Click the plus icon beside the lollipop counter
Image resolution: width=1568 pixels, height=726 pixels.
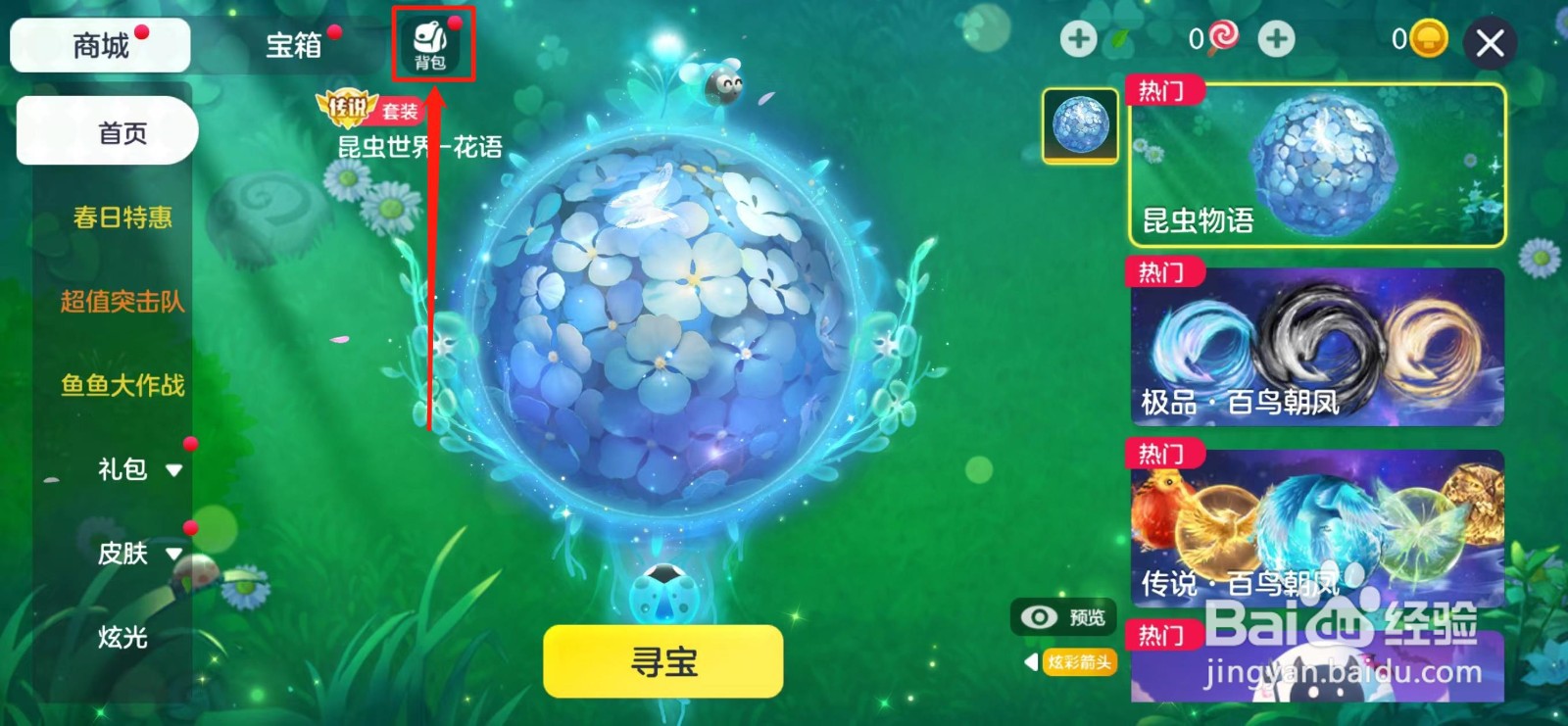click(1276, 41)
